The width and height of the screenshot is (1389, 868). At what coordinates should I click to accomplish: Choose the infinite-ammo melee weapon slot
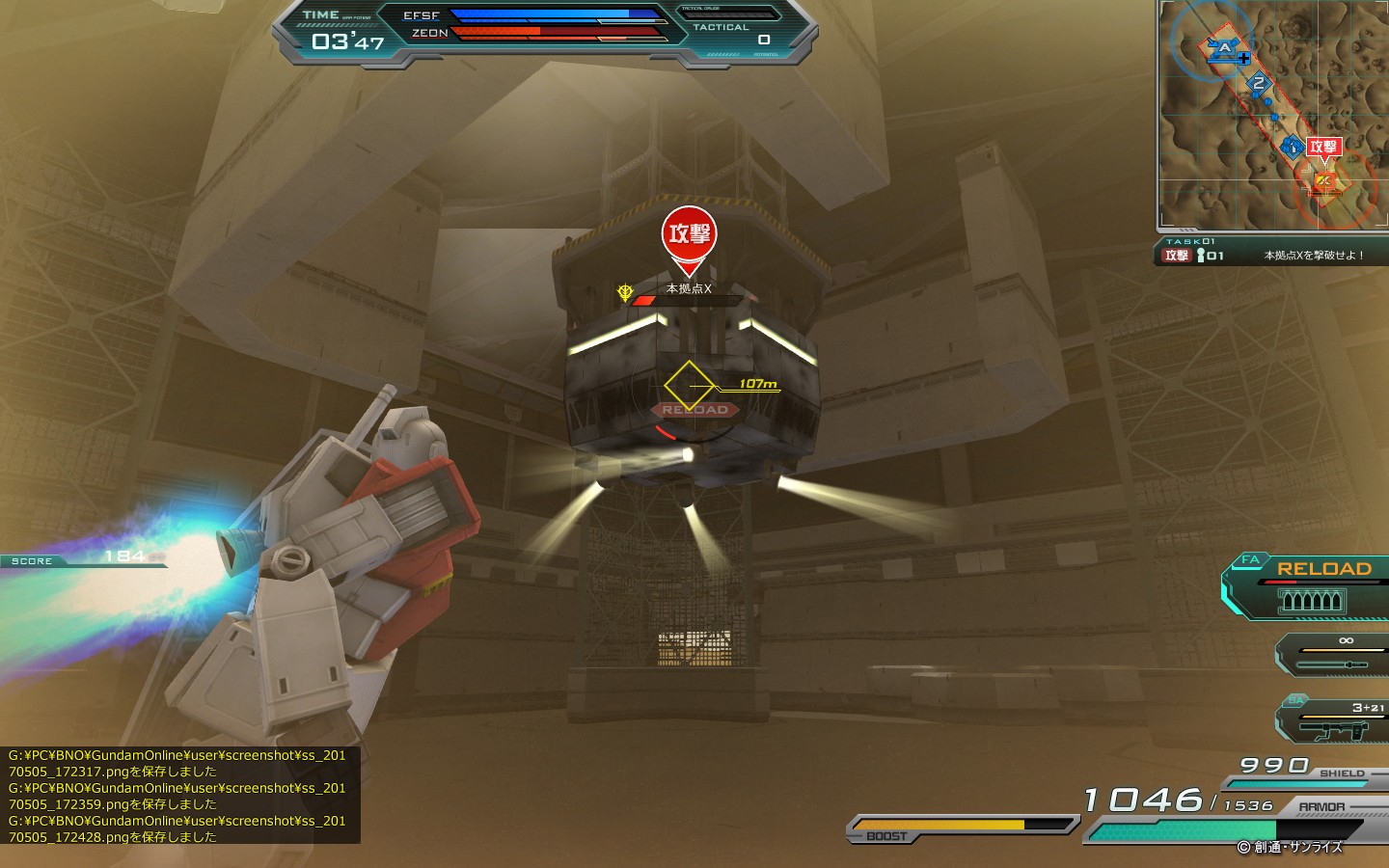(1336, 654)
